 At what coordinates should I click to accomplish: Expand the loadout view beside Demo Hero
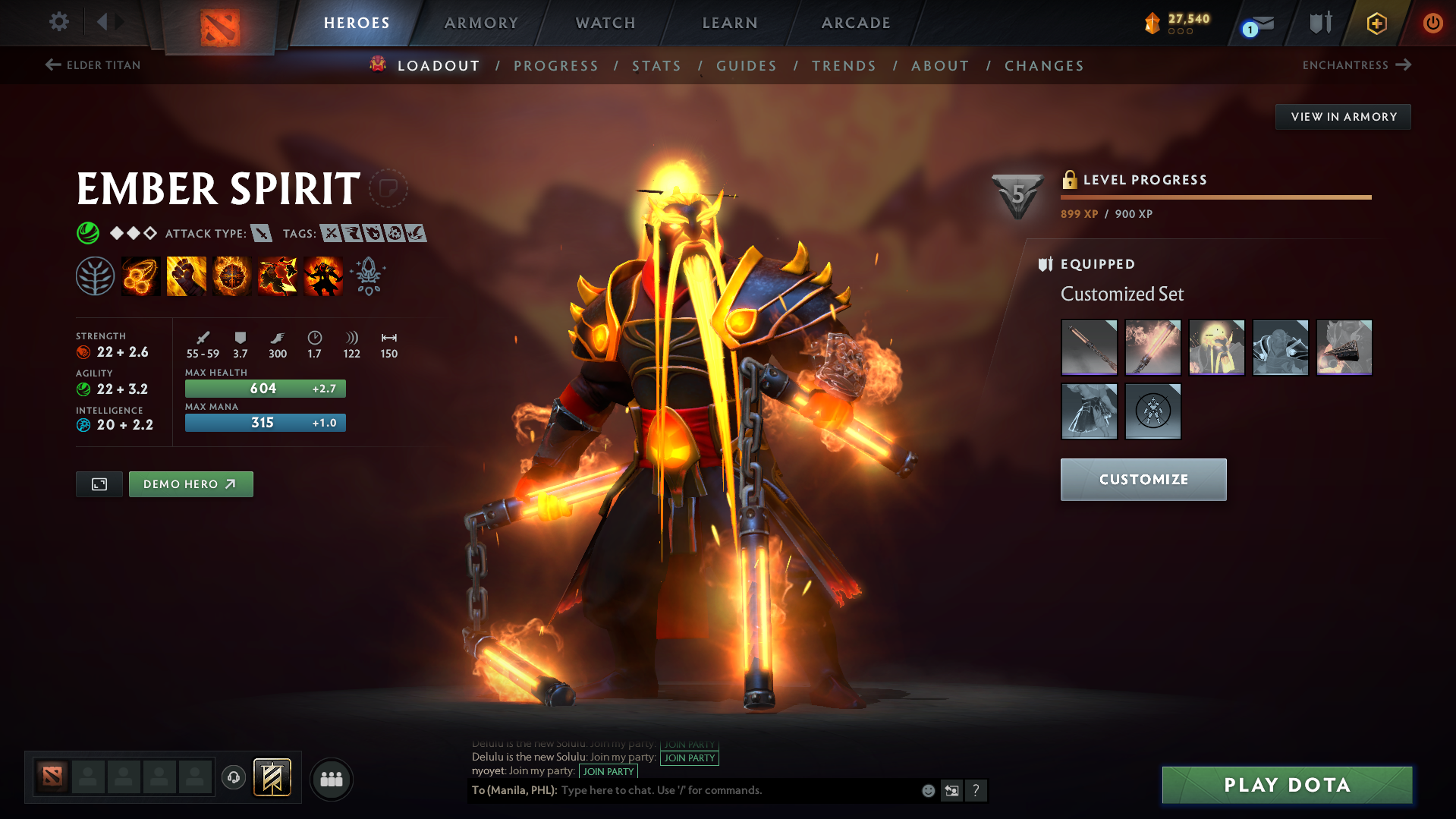(x=99, y=484)
